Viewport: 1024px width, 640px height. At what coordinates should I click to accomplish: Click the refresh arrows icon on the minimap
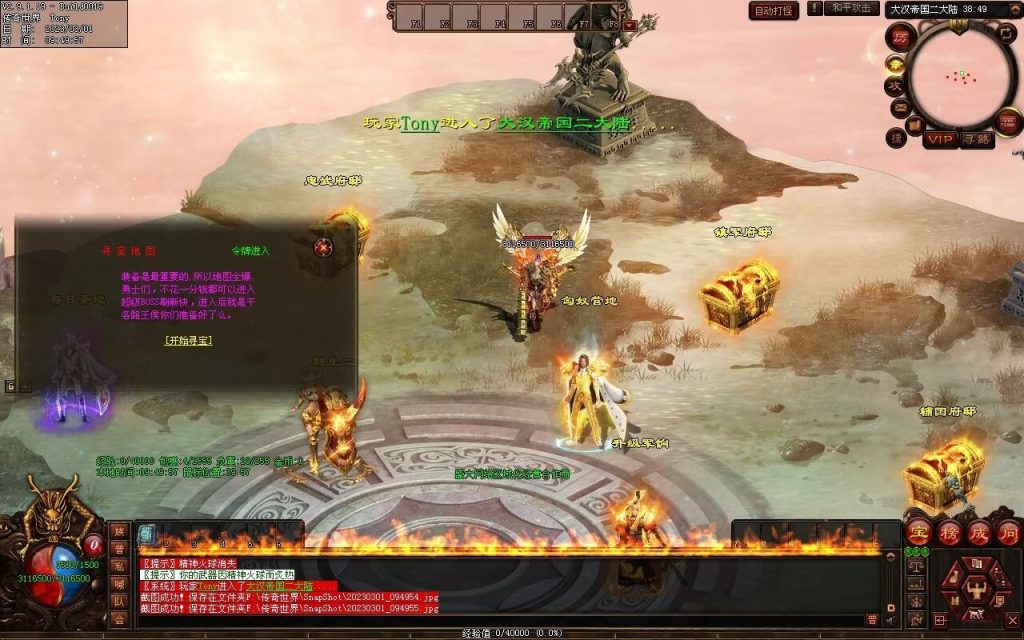point(1005,33)
